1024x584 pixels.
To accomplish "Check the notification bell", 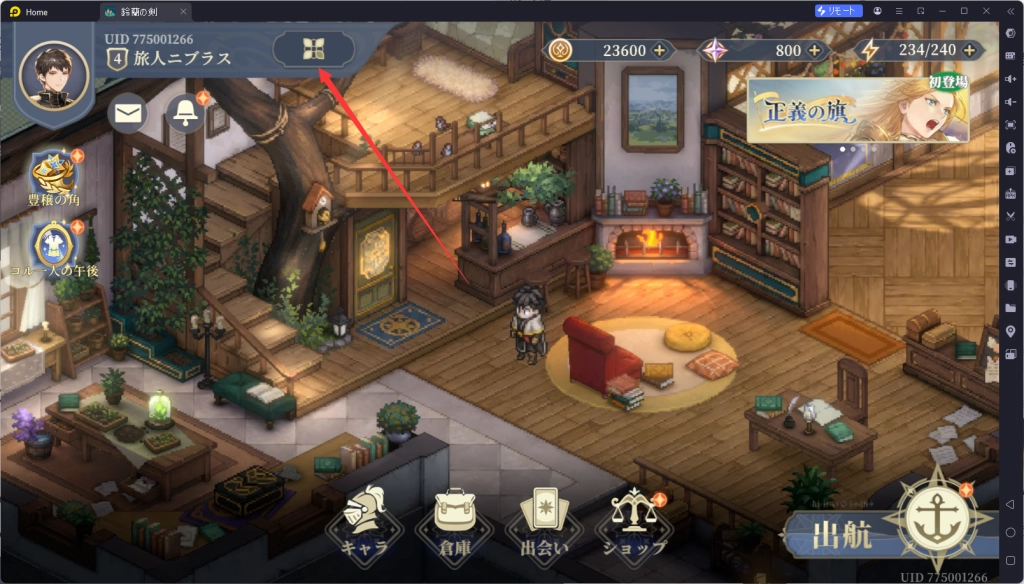I will click(185, 113).
